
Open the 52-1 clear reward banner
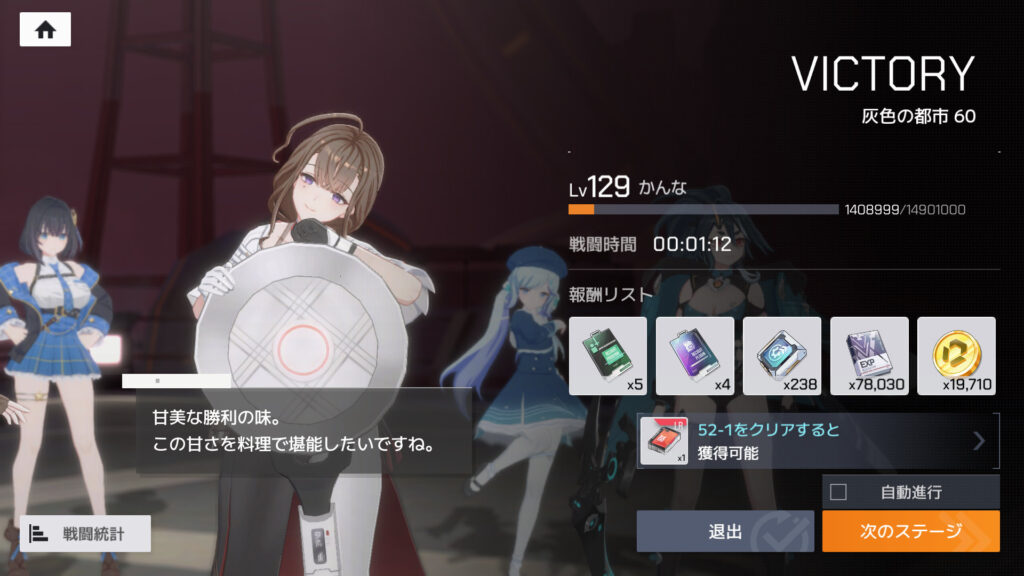(x=817, y=441)
